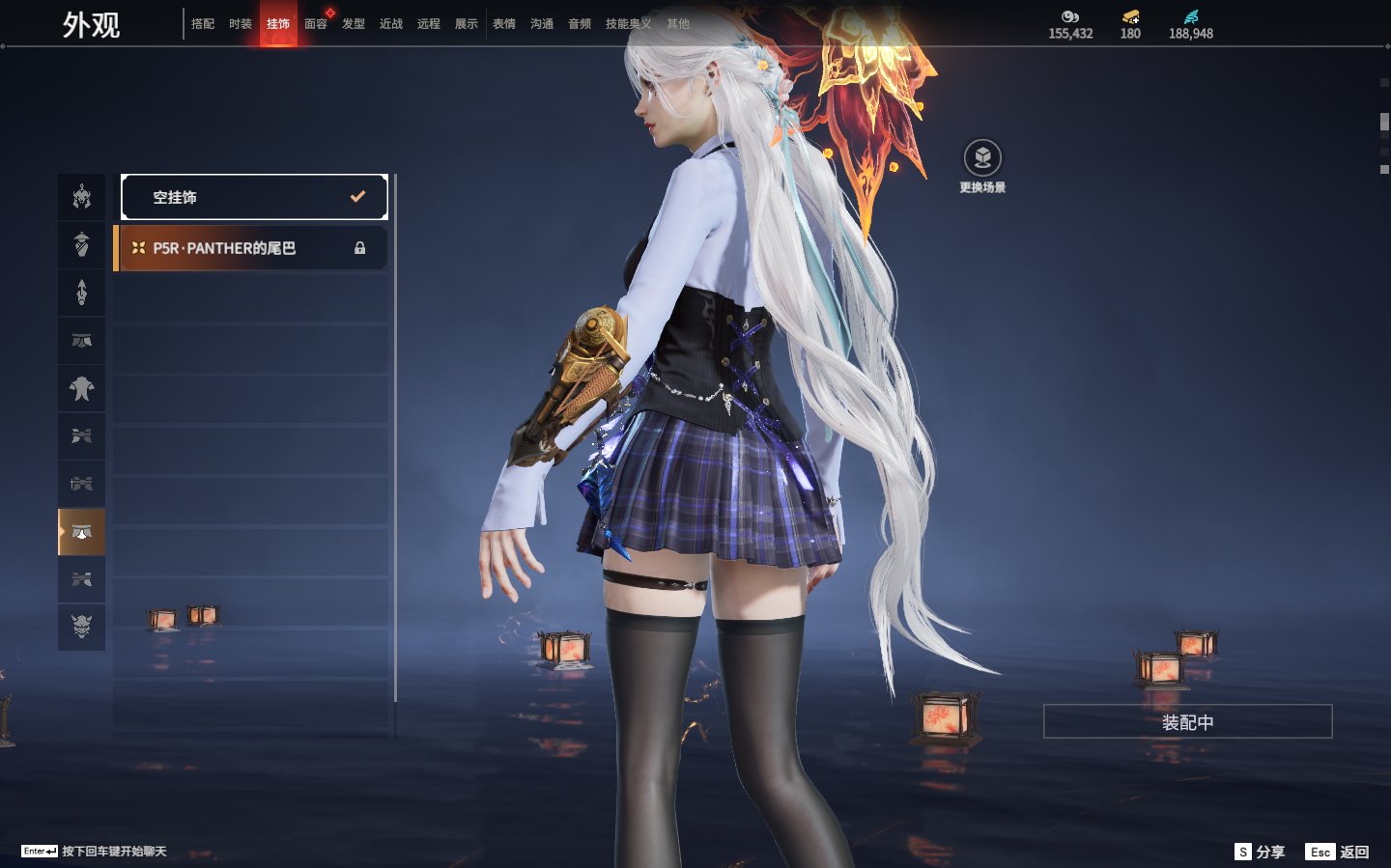Open the 发型 hairstyle tab

click(354, 24)
